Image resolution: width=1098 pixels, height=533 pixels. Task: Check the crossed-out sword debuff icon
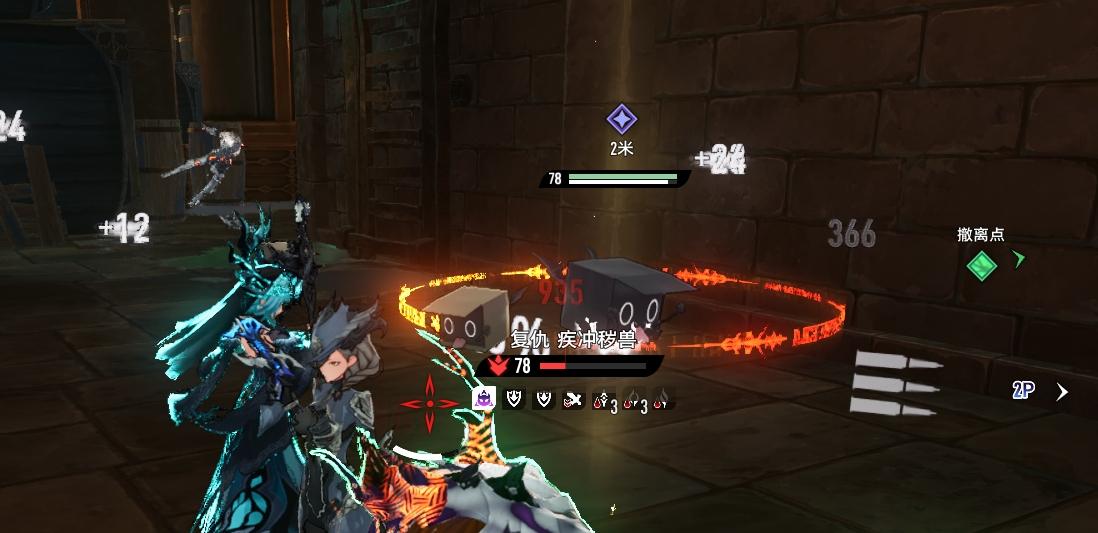(x=573, y=400)
